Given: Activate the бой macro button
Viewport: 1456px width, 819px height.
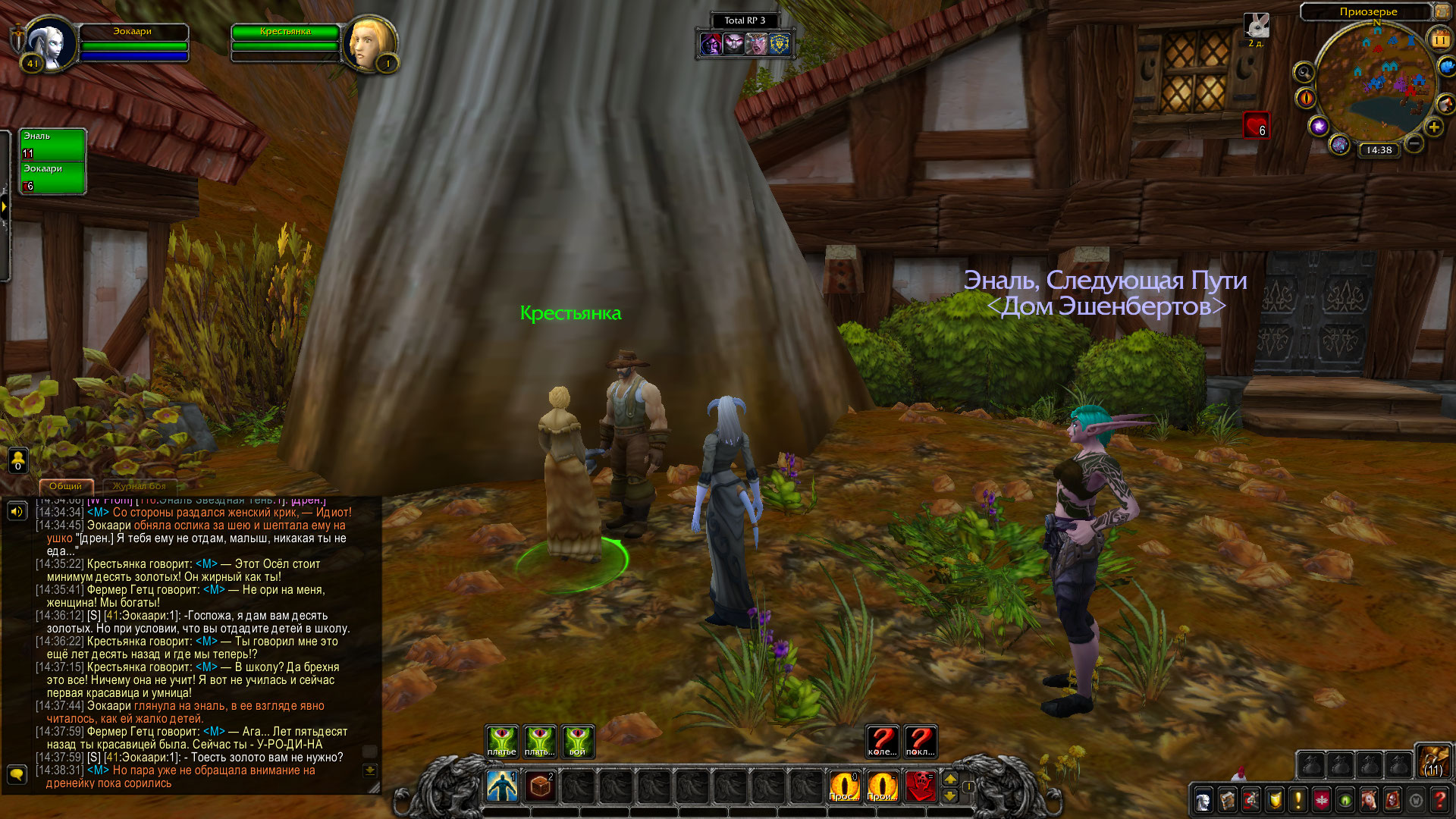Looking at the screenshot, I should (x=578, y=741).
